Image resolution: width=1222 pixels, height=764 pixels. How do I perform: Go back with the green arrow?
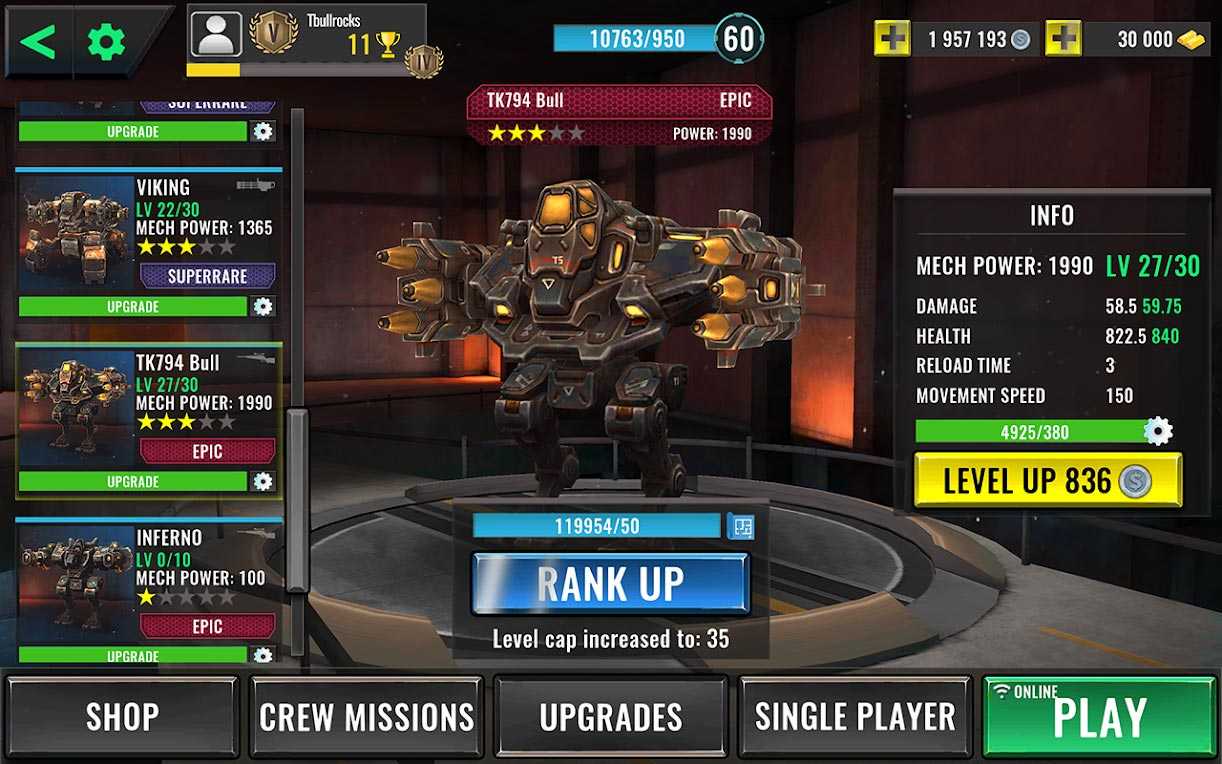point(38,41)
